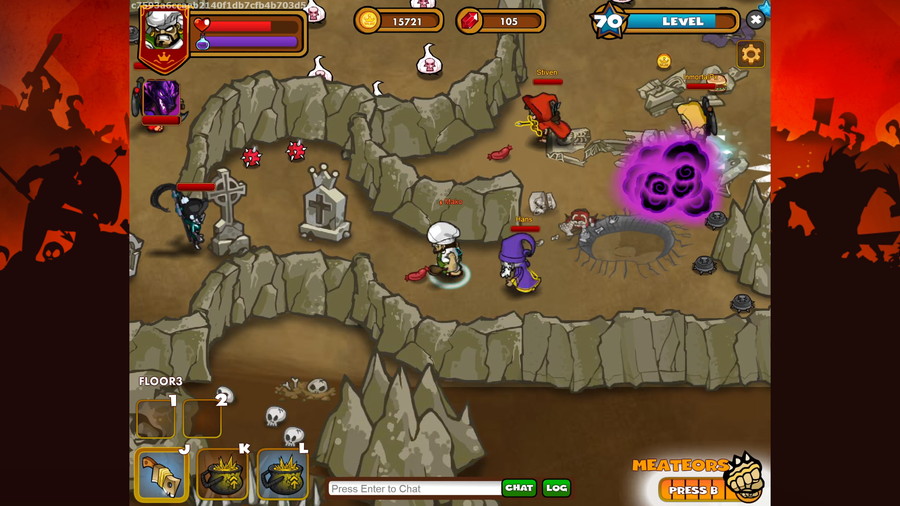Activate the cauldron skill labeled L
This screenshot has height=506, width=900.
coord(283,474)
